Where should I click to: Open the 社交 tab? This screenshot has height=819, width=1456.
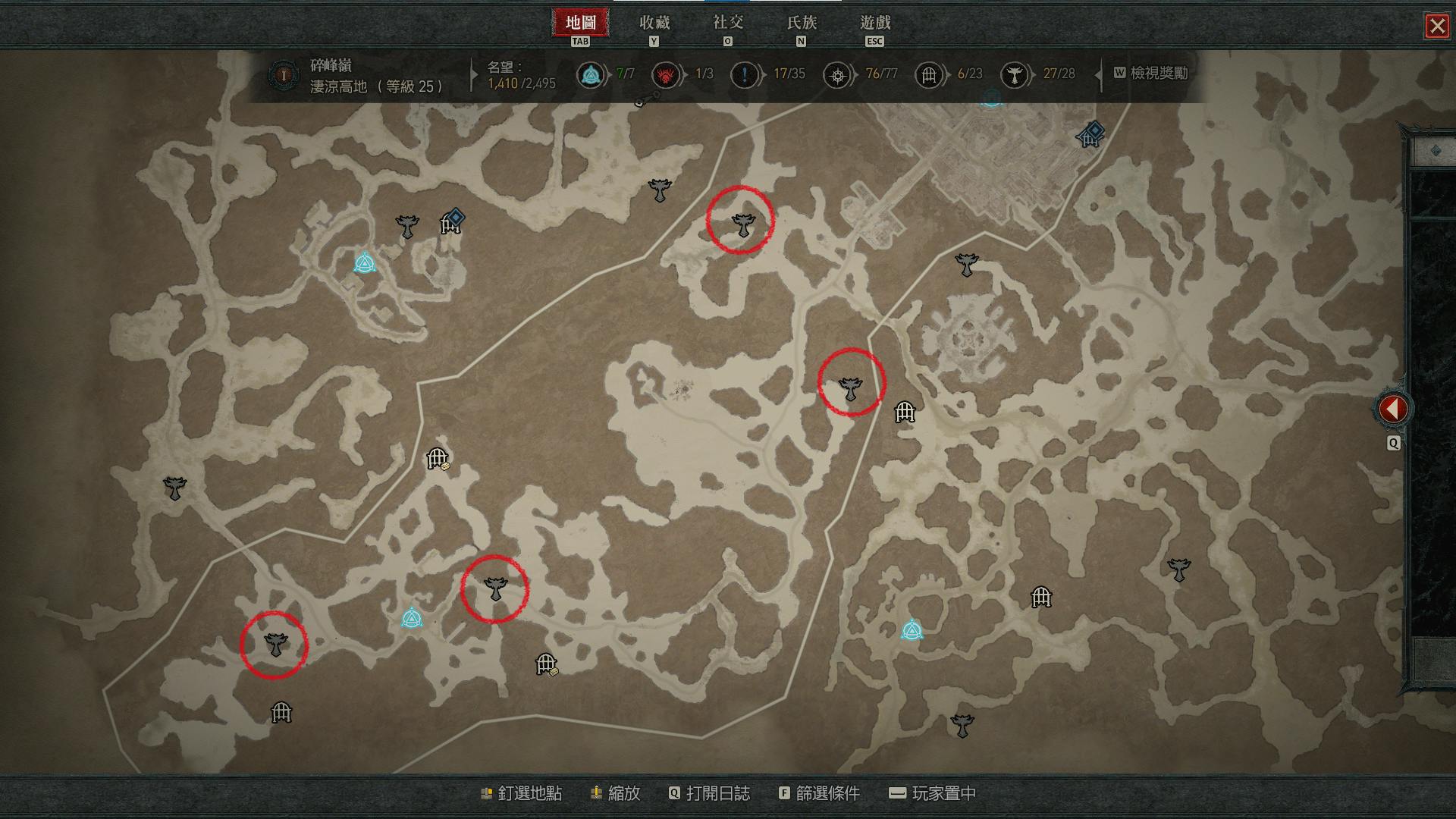(727, 24)
